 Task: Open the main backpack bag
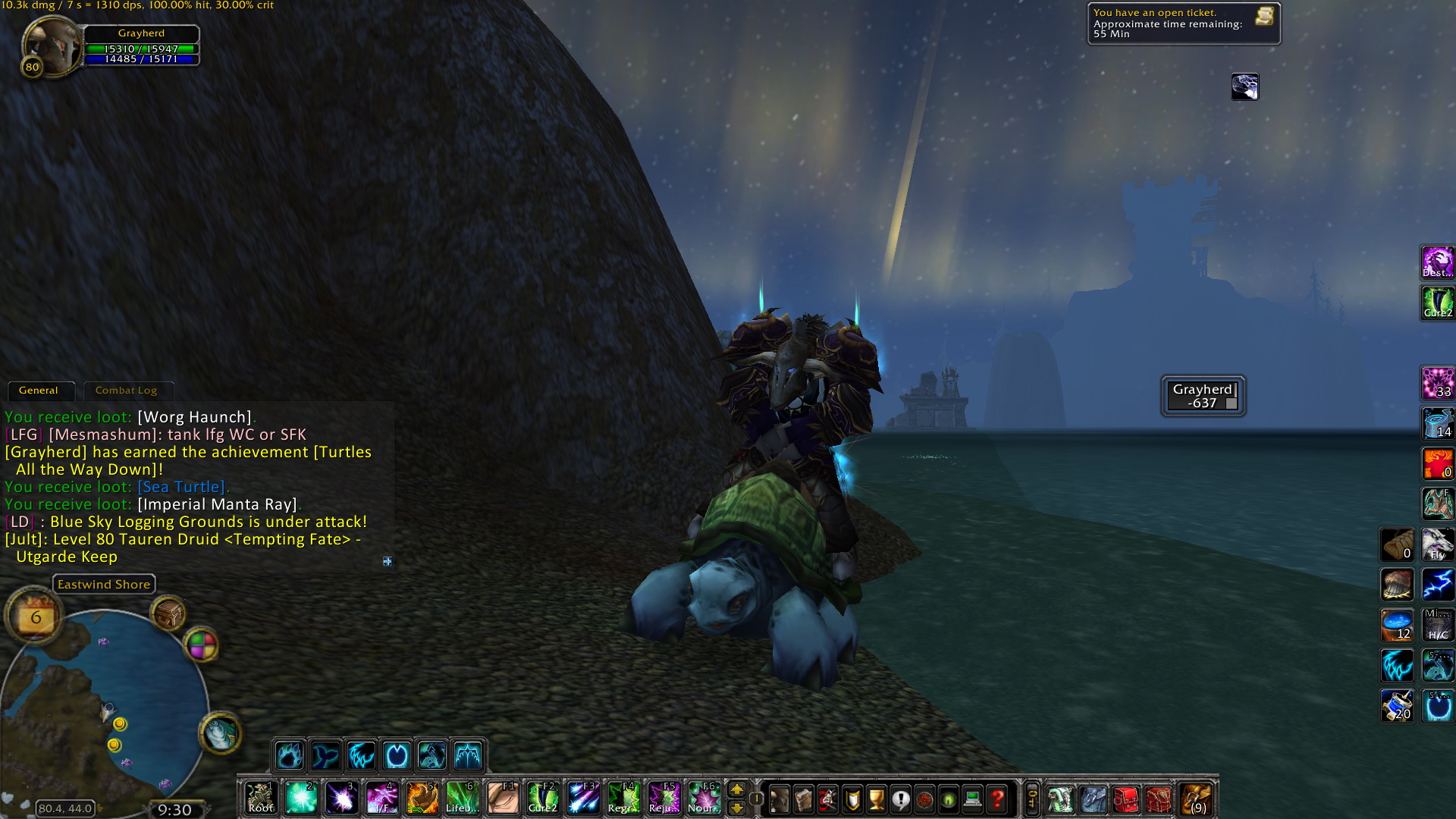click(1197, 799)
